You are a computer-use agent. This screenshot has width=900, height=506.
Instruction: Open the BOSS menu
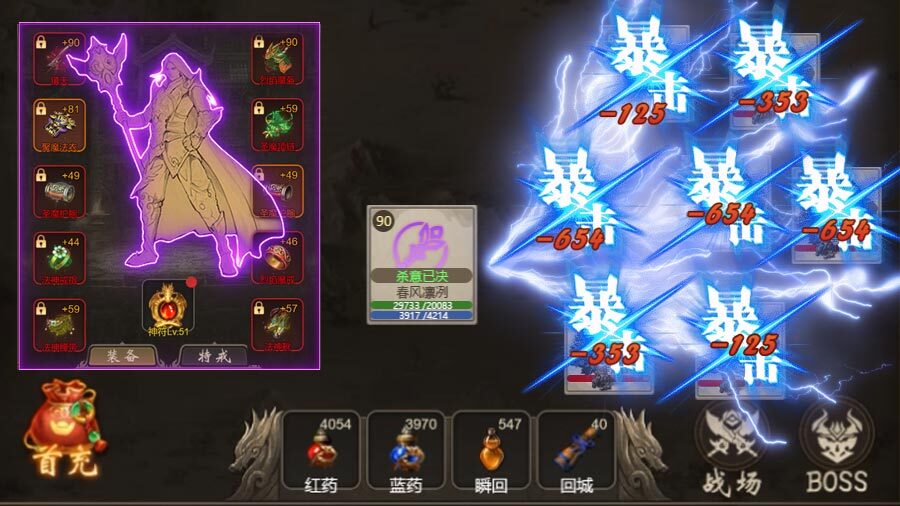(837, 442)
